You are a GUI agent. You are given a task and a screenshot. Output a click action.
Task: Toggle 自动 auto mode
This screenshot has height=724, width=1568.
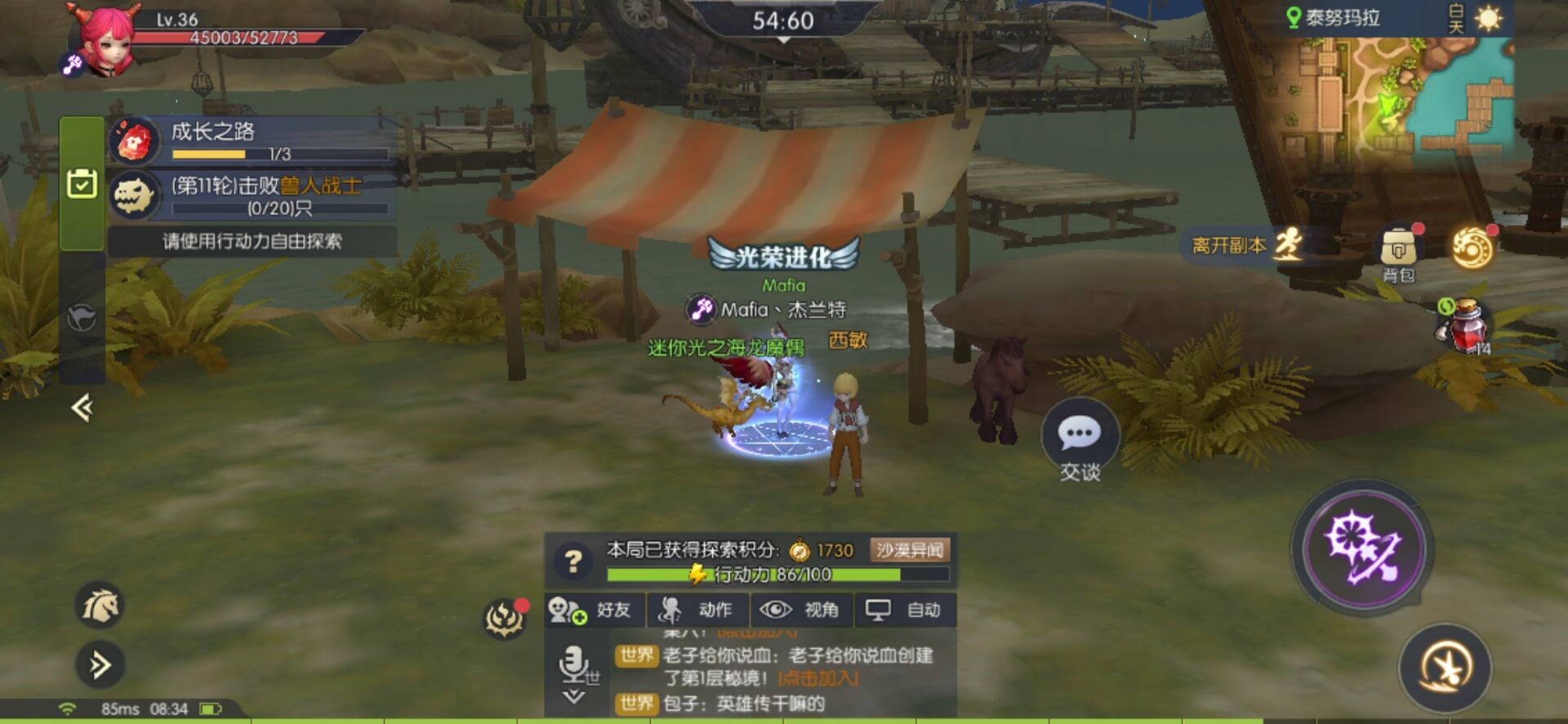(905, 610)
